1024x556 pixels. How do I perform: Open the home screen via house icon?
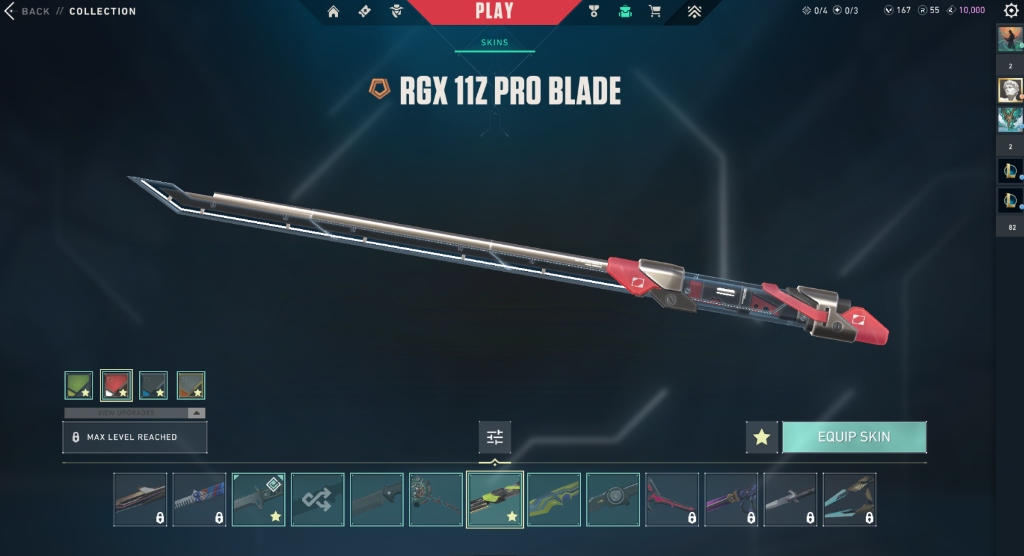pyautogui.click(x=333, y=12)
